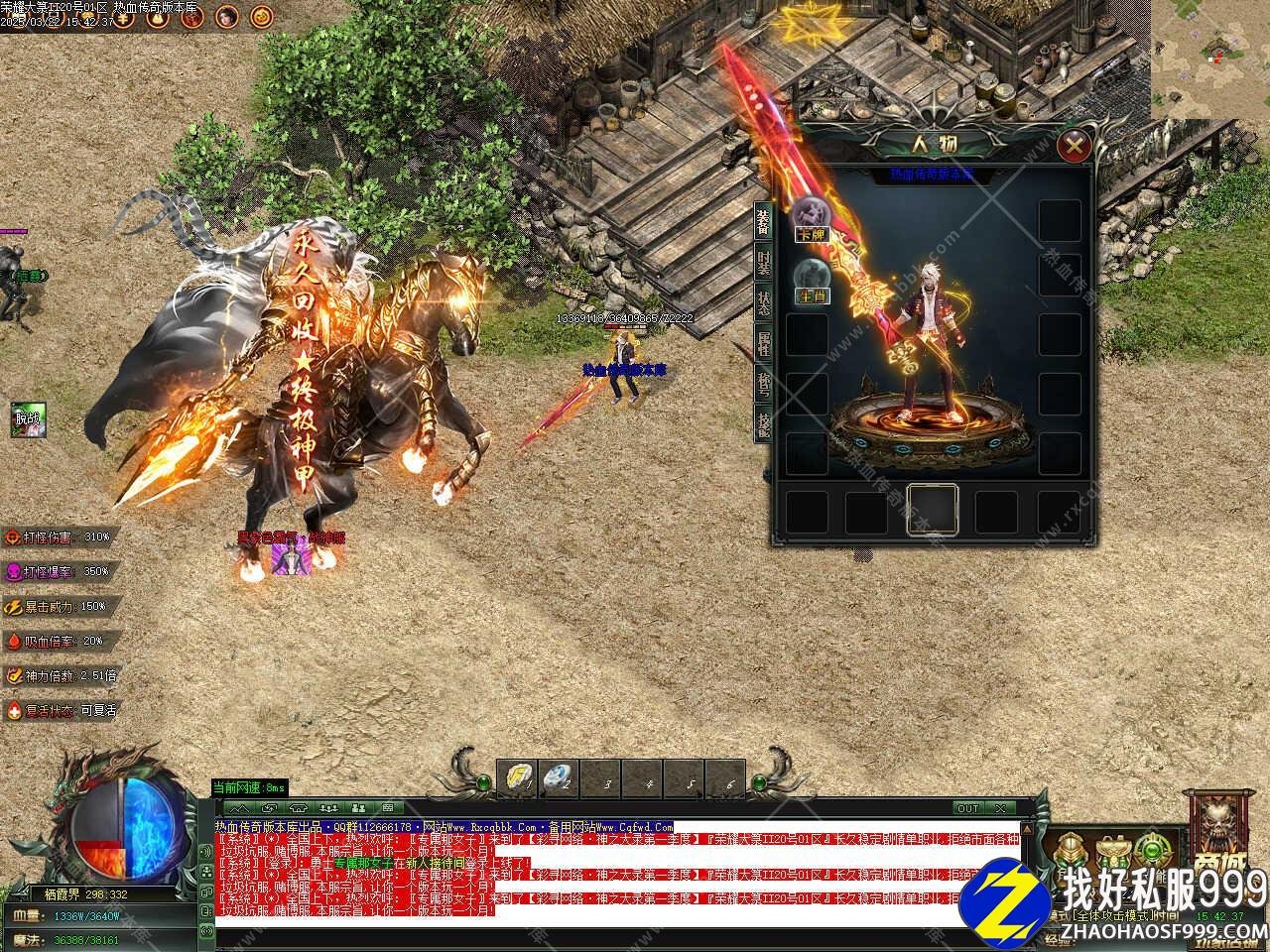Open the 技能 skills tab

[x=763, y=423]
